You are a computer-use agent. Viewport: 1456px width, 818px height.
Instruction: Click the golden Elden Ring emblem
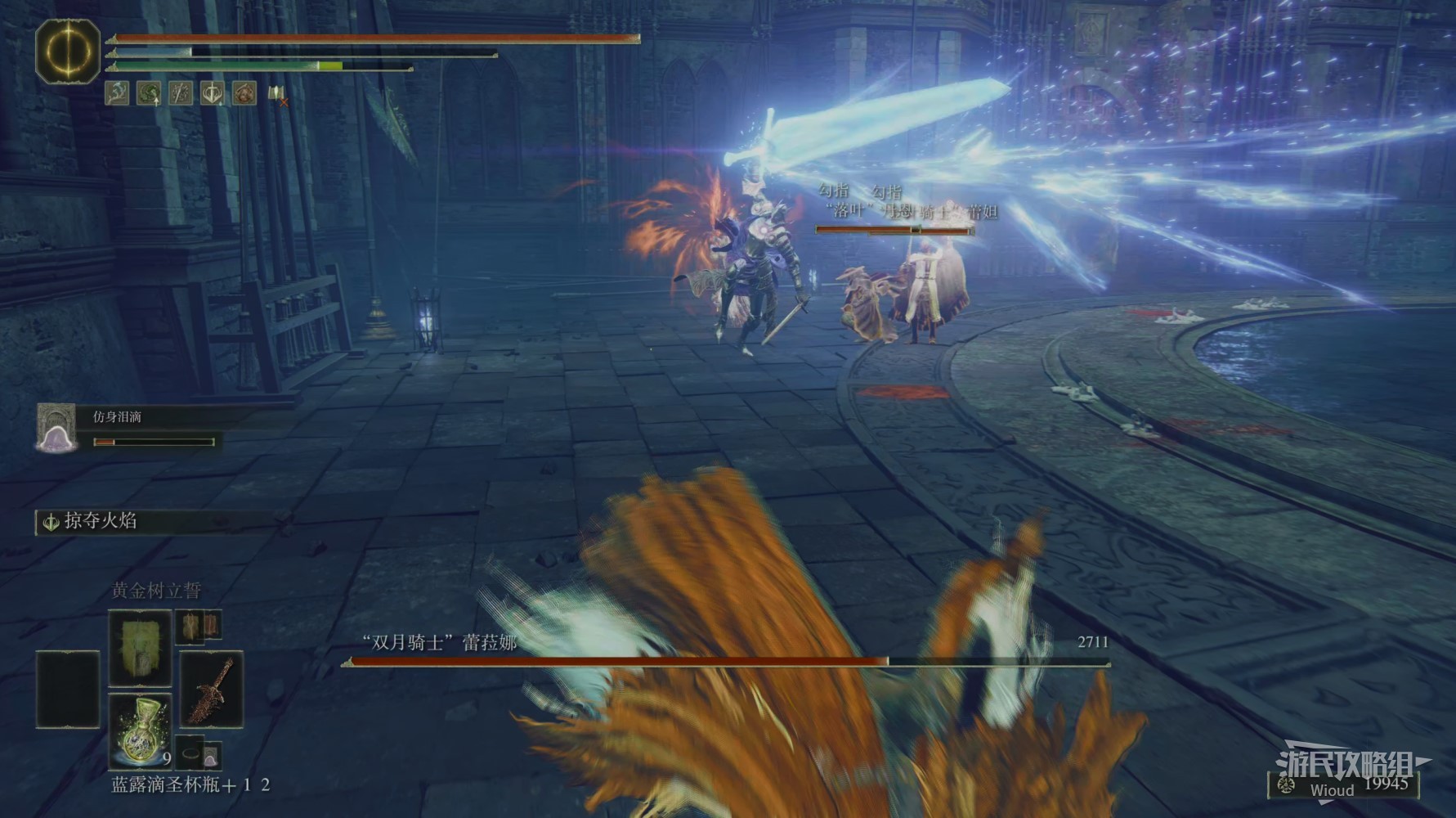point(68,51)
